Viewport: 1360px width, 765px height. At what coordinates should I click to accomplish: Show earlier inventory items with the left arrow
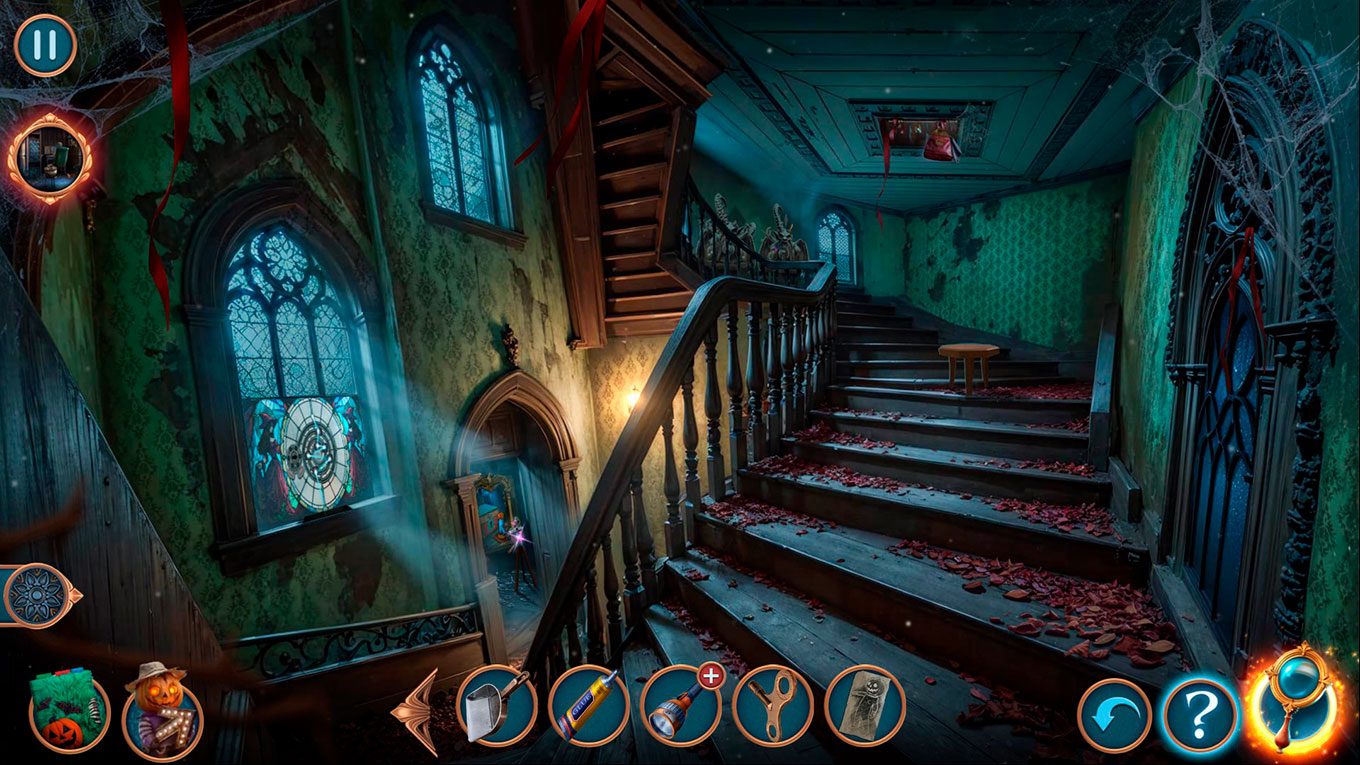[x=420, y=711]
